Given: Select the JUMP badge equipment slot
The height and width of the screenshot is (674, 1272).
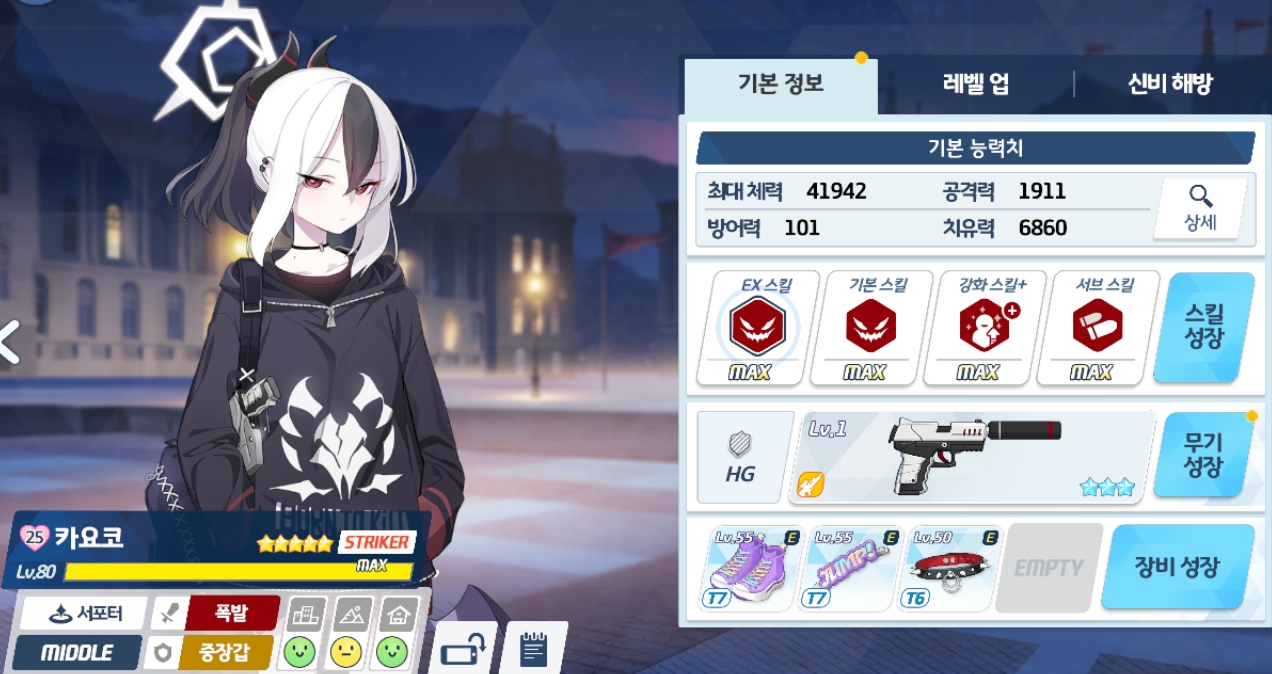Looking at the screenshot, I should point(852,568).
